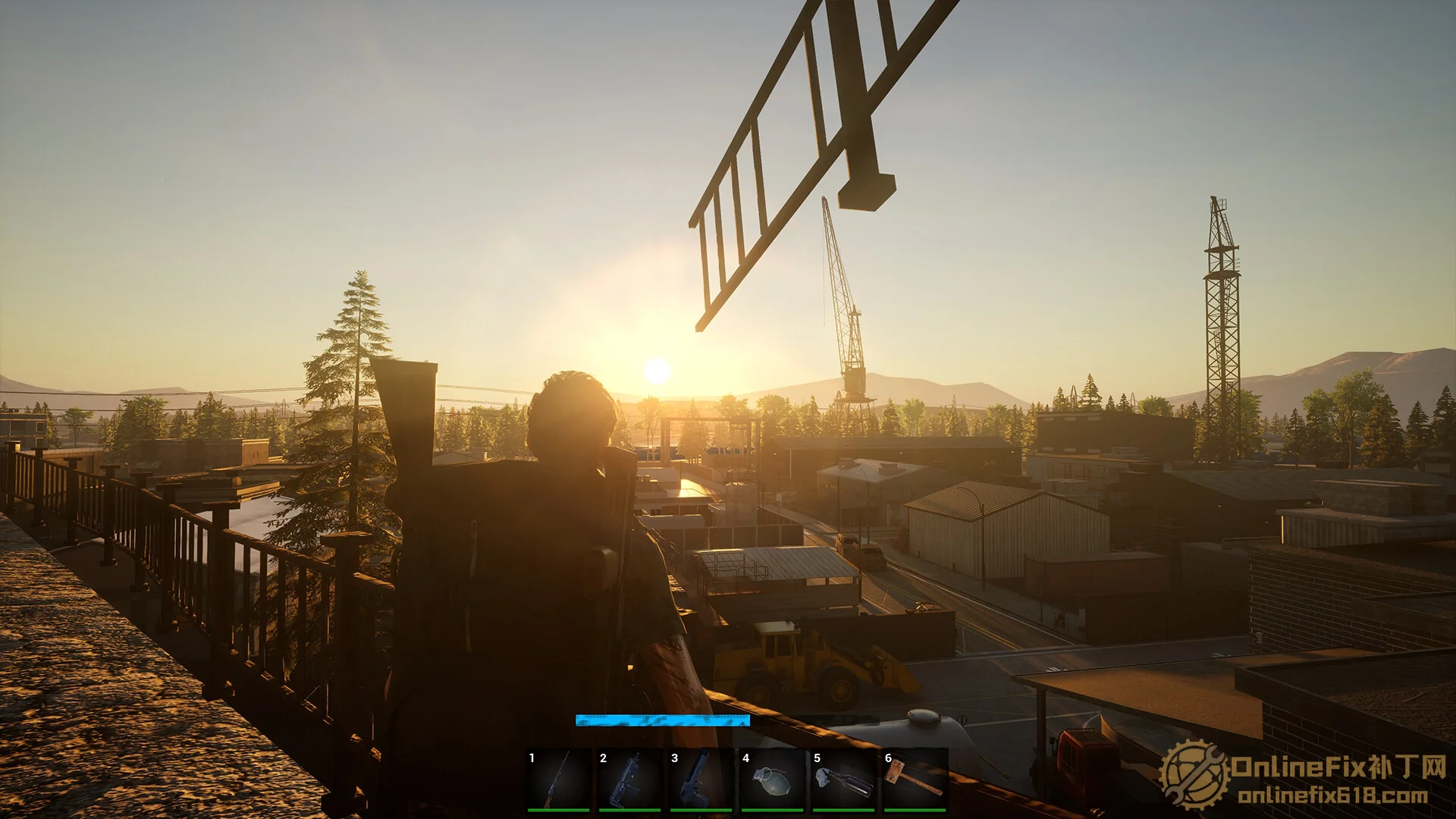
Task: Select the rifle in hotbar slot 1
Action: point(559,780)
